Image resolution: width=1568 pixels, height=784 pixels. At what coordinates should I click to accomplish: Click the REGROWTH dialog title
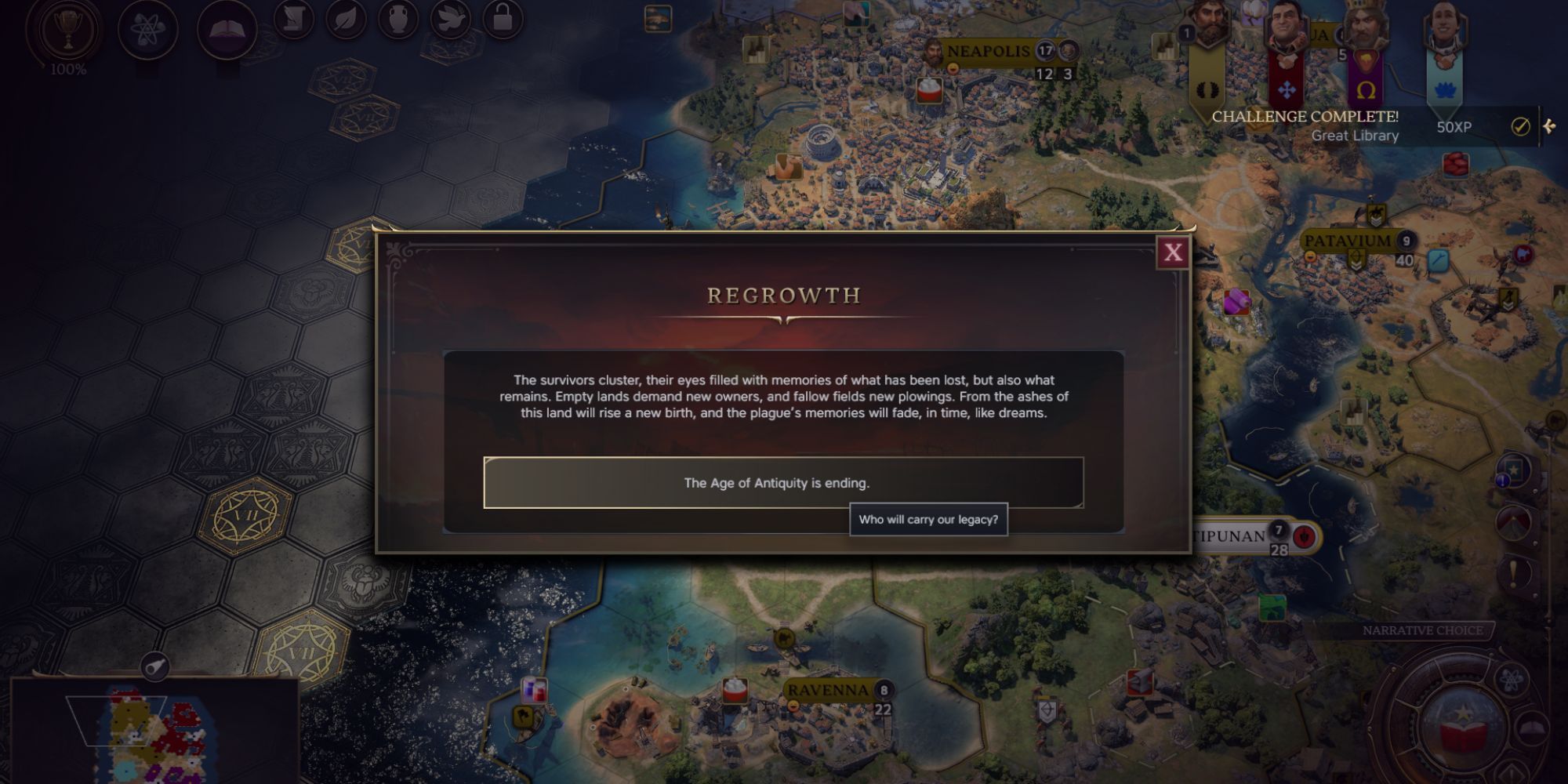click(x=784, y=296)
